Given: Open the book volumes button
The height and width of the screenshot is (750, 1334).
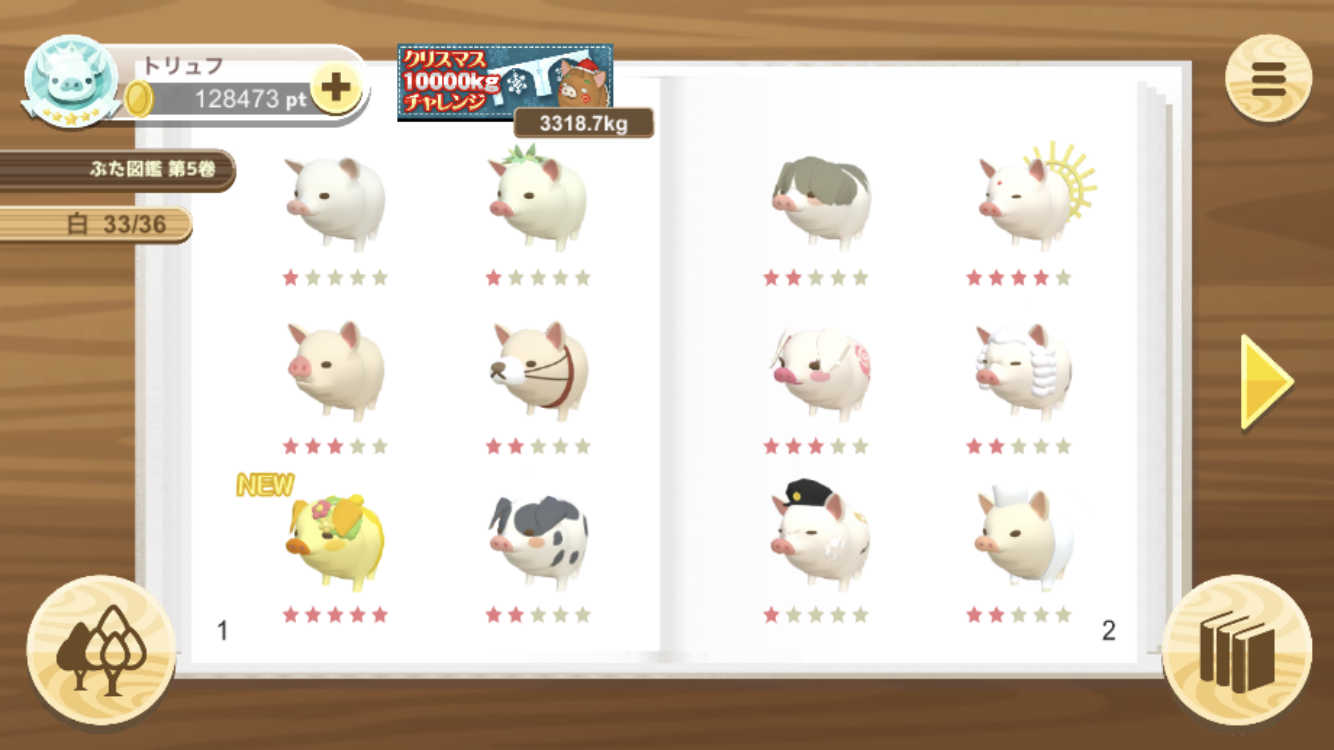Looking at the screenshot, I should click(1237, 651).
